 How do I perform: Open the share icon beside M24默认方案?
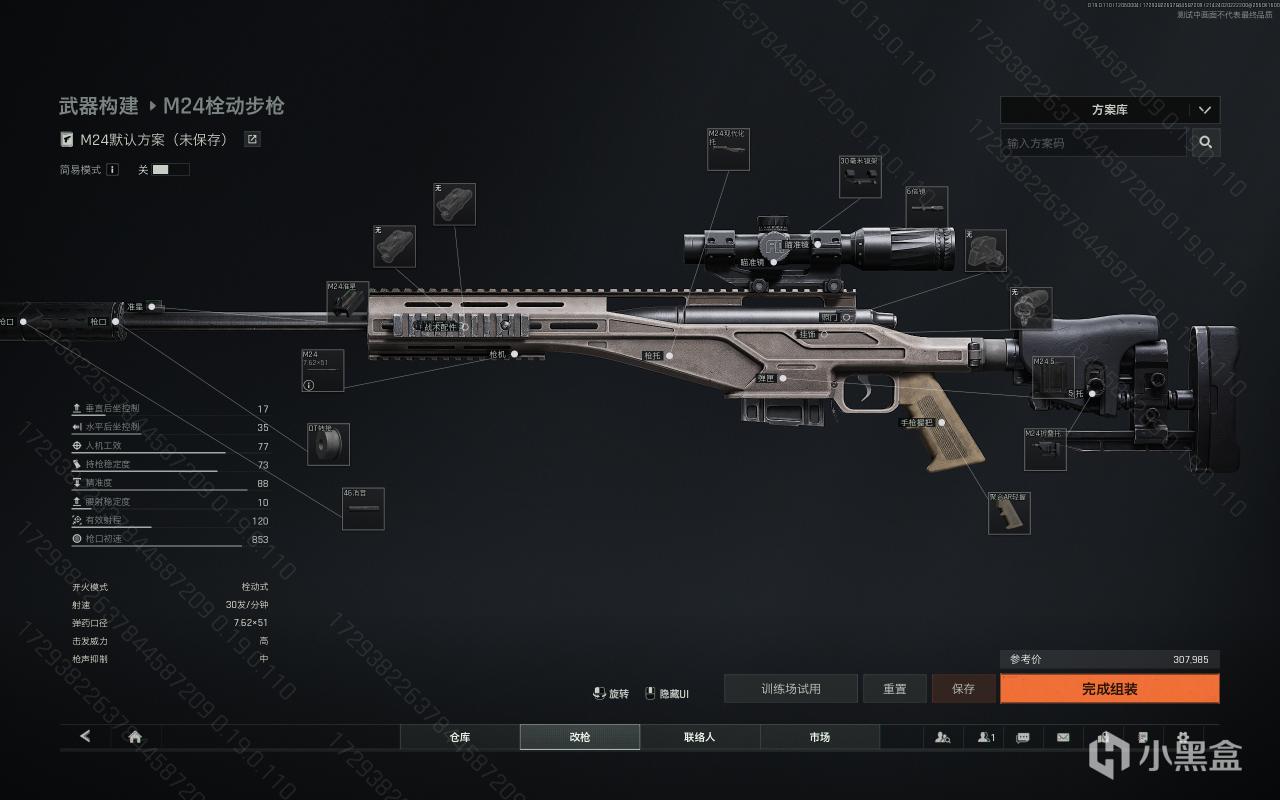click(253, 140)
